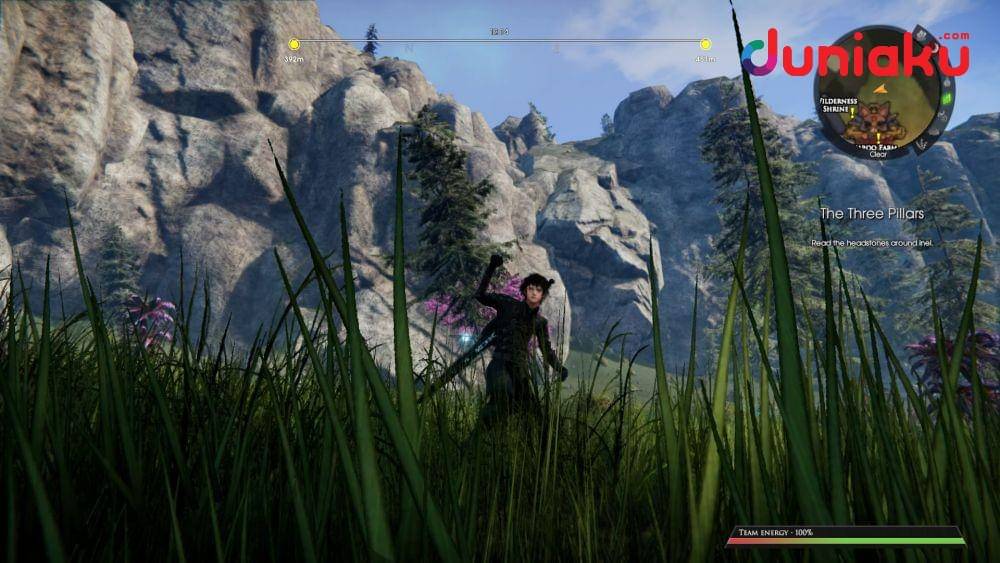1000x563 pixels.
Task: Select the green icon on the minimap ring
Action: pos(946,99)
